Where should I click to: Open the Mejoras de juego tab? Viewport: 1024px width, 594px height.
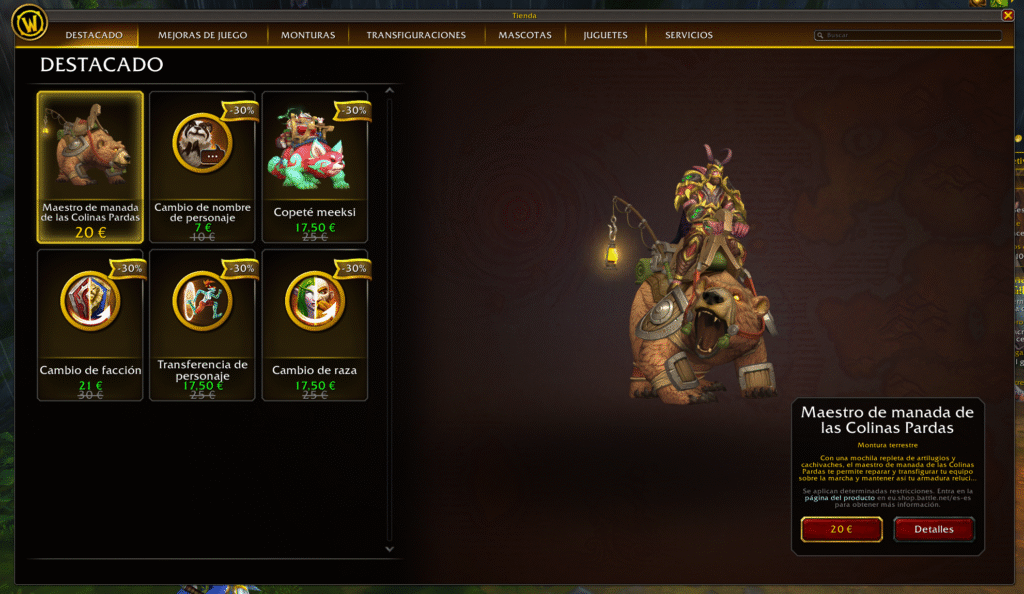coord(202,35)
